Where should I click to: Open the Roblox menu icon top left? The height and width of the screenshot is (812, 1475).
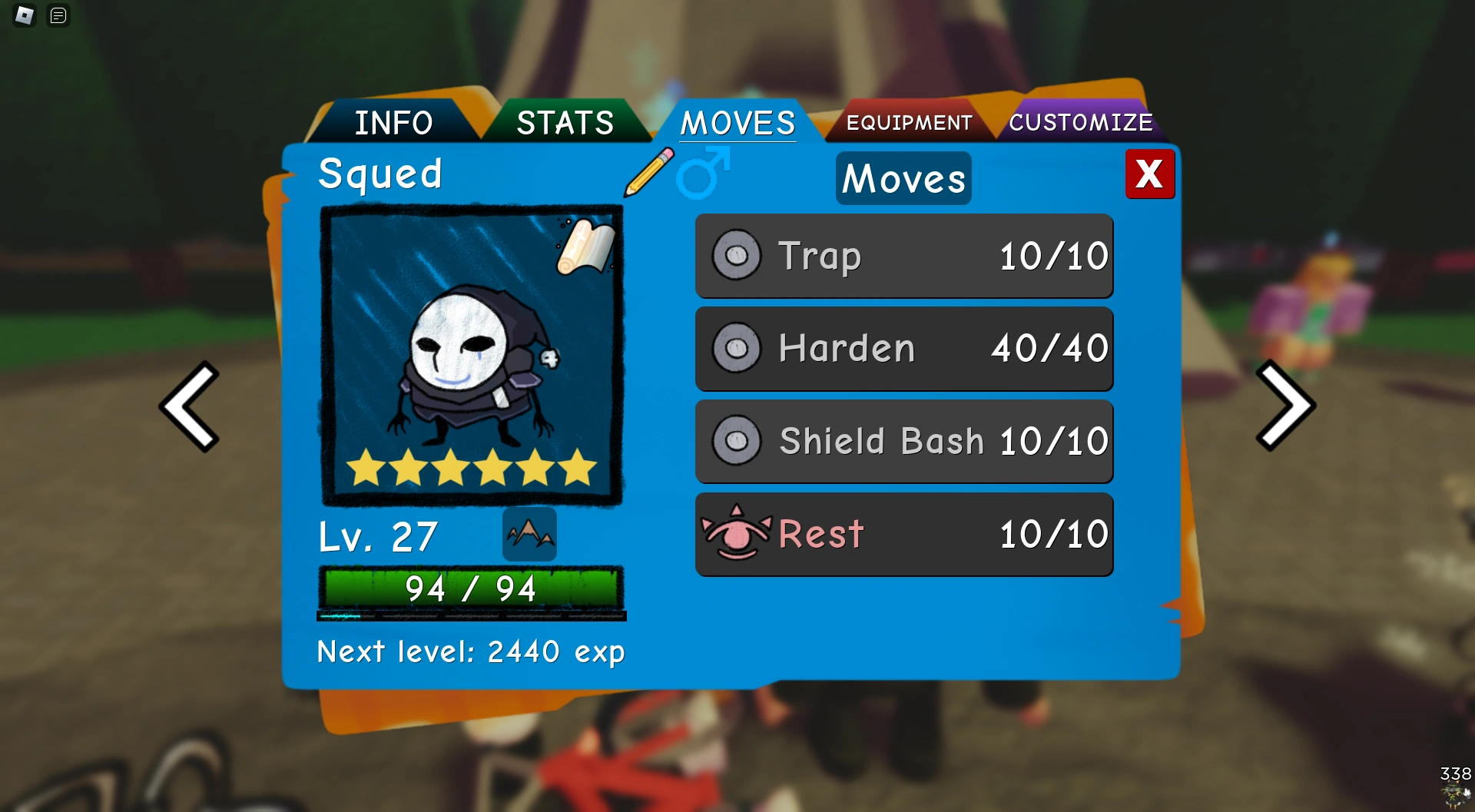coord(23,16)
